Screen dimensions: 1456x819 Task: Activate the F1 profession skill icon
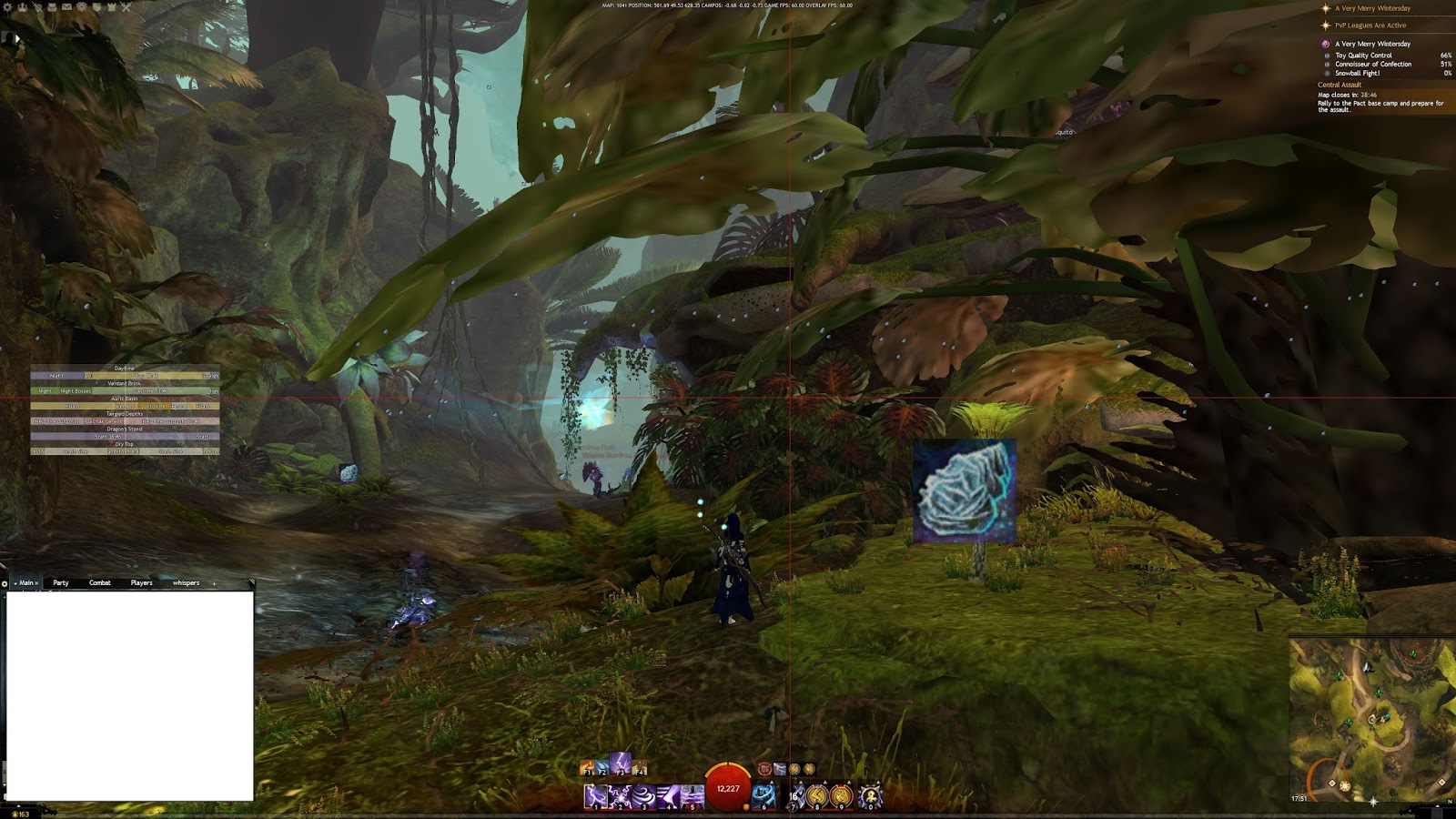(x=587, y=767)
